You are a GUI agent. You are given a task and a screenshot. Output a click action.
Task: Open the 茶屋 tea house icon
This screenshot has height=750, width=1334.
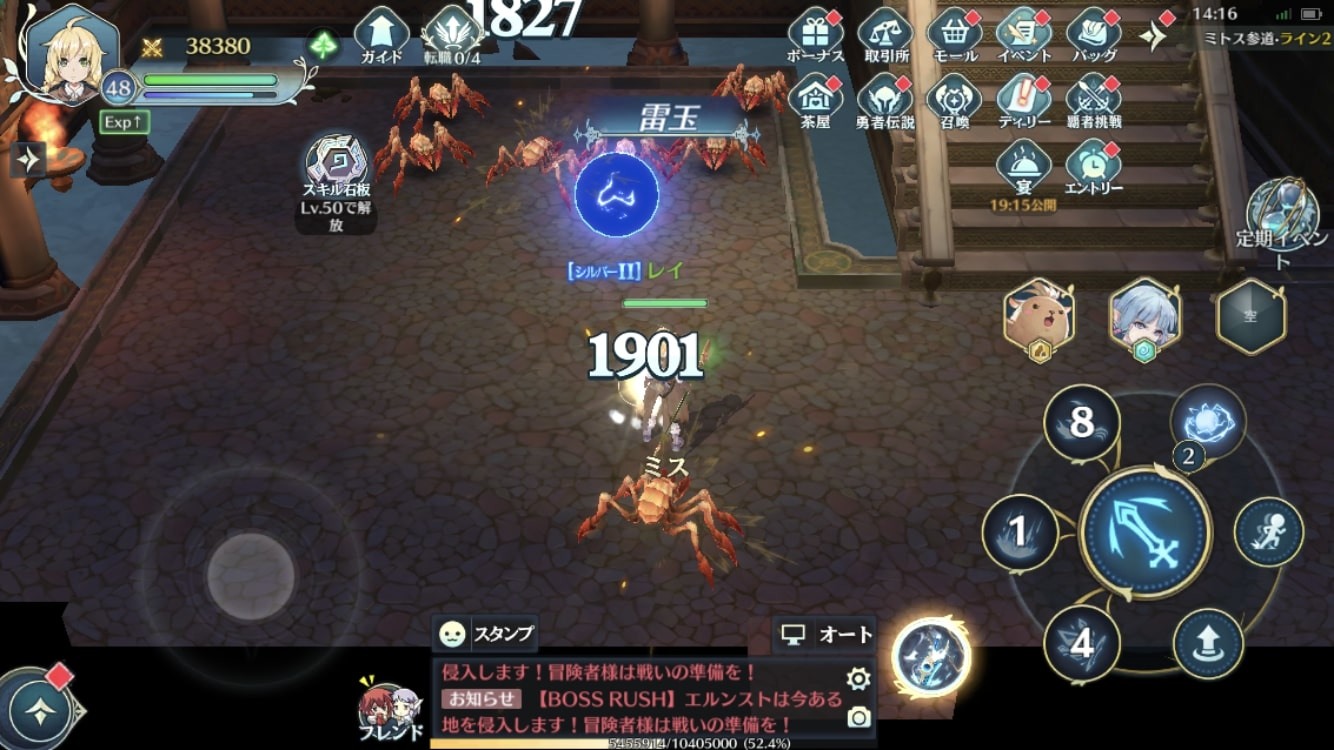pyautogui.click(x=816, y=100)
